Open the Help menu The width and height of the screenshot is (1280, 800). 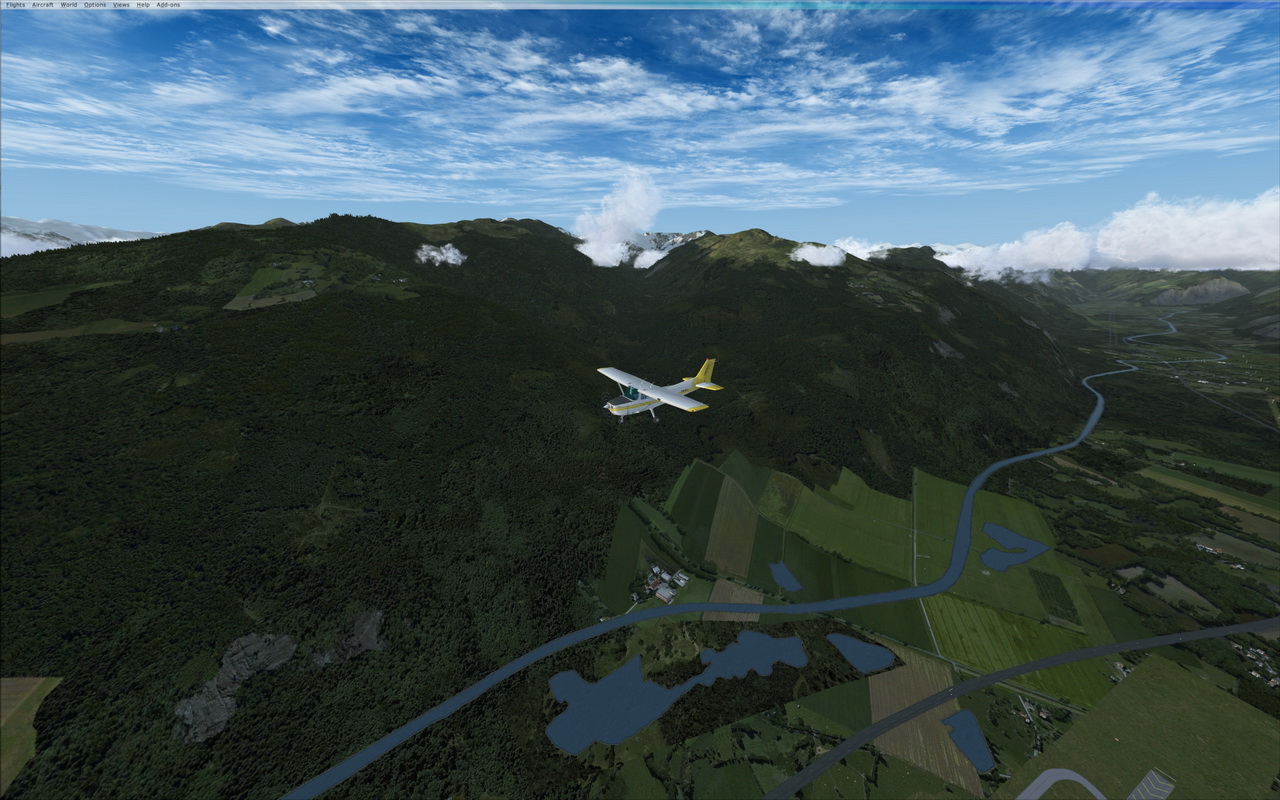click(x=143, y=5)
